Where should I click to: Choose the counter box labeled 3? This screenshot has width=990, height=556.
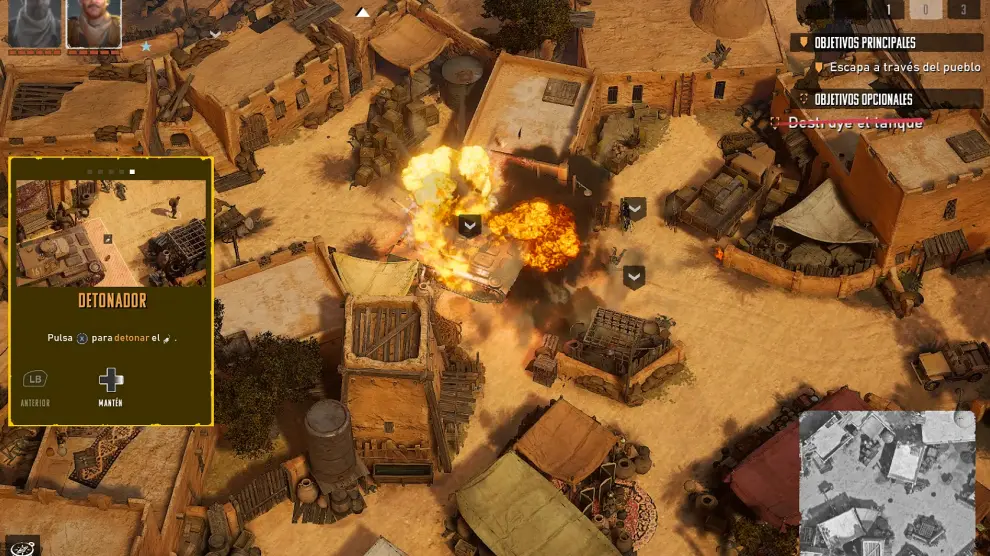coord(963,10)
